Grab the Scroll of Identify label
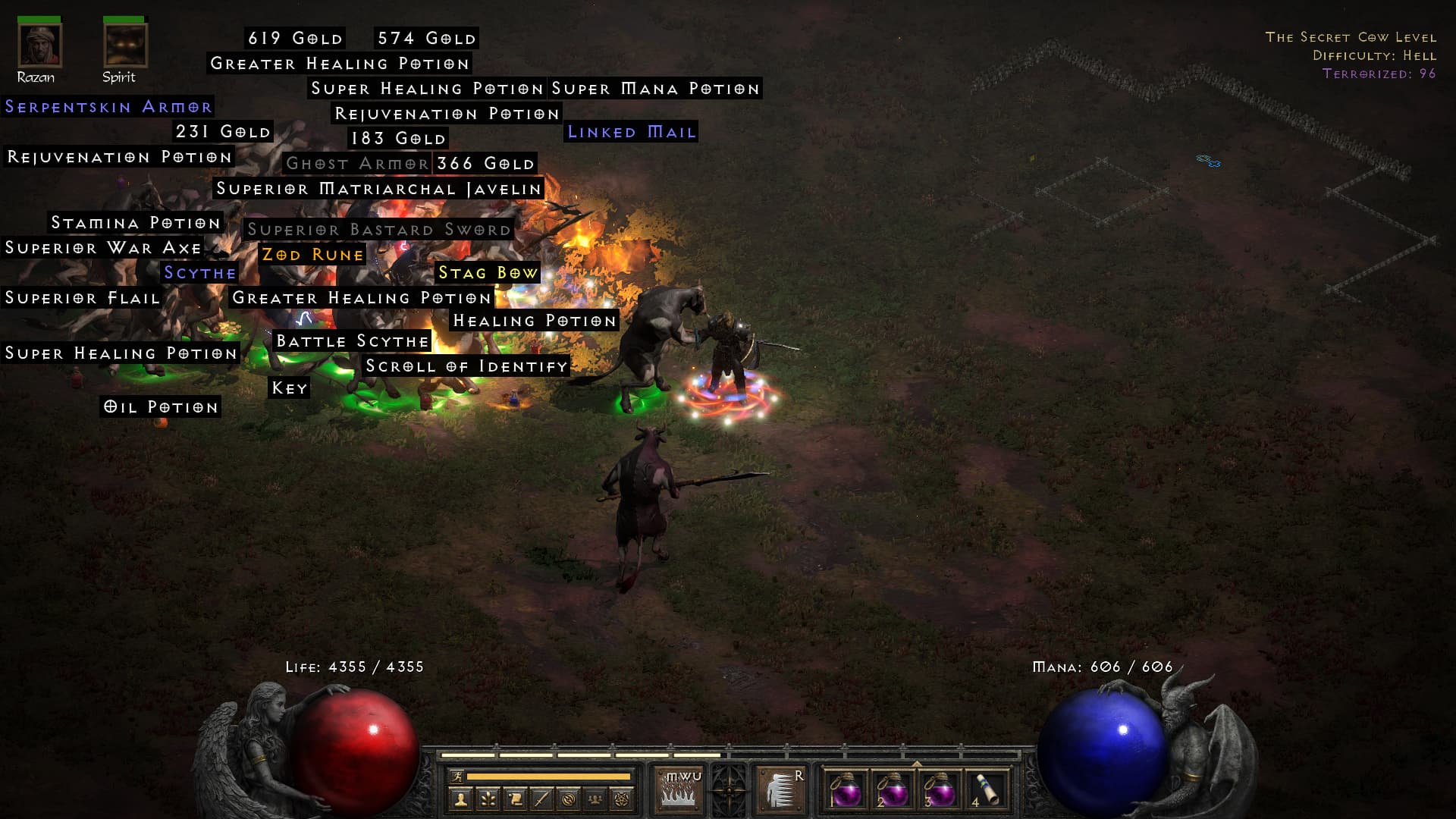Screen dimensions: 1456x819 tap(466, 366)
